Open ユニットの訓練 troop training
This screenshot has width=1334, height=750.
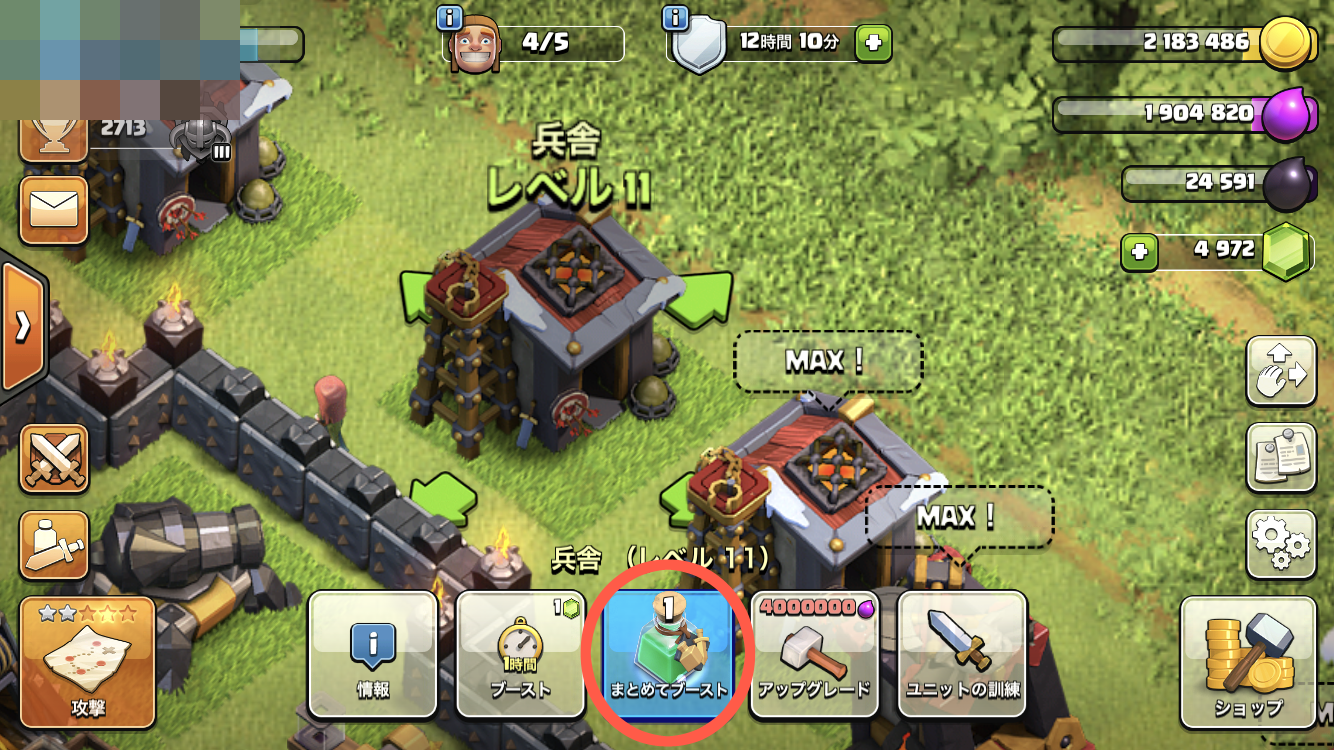(962, 654)
